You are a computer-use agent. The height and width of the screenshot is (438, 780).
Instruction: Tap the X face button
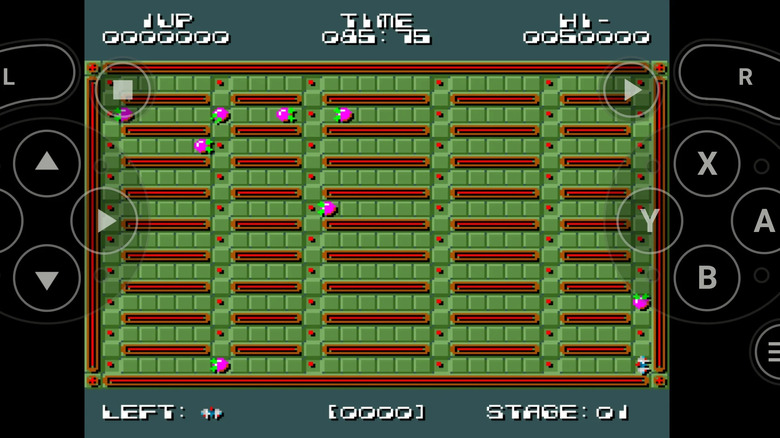click(706, 163)
